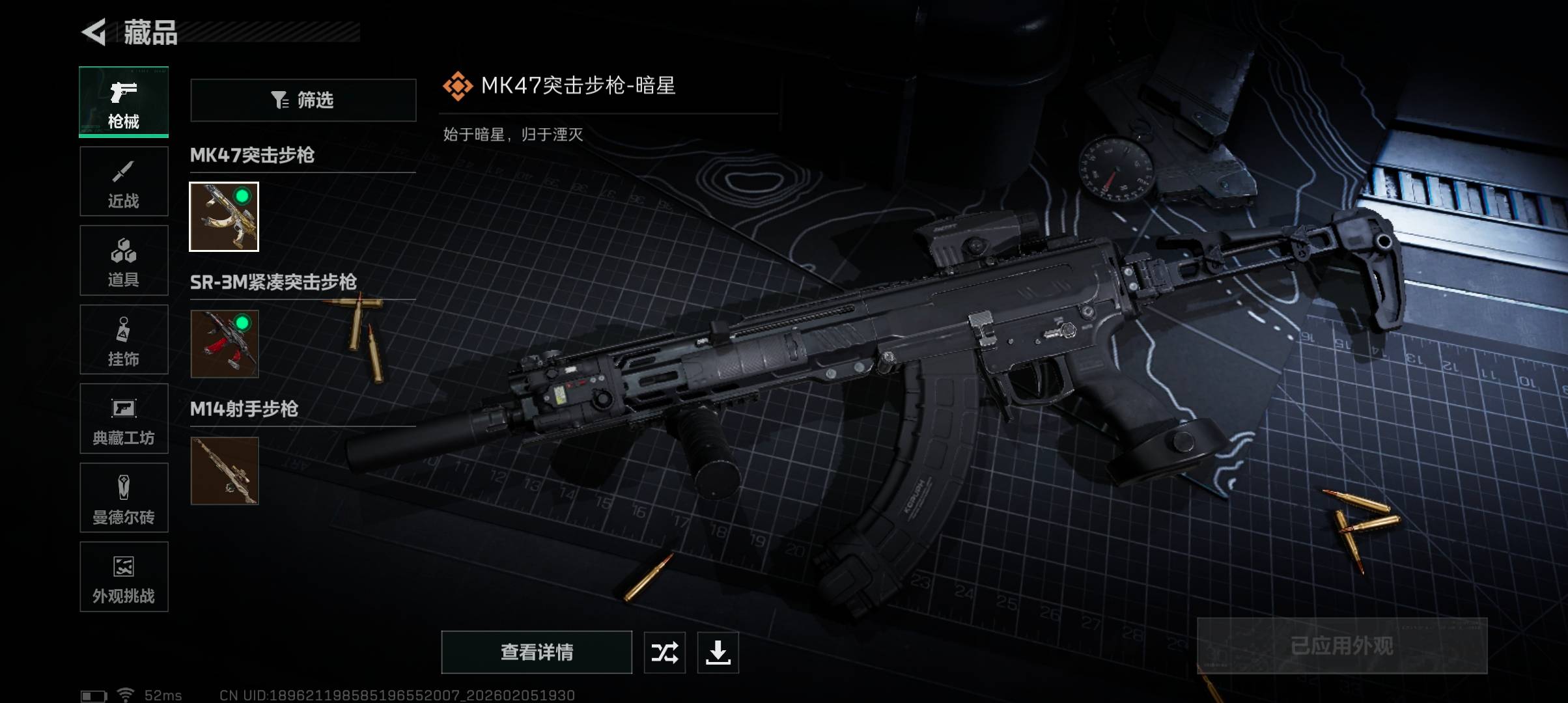This screenshot has height=703, width=1568.
Task: Switch to the 枪械 firearms tab
Action: pyautogui.click(x=124, y=102)
